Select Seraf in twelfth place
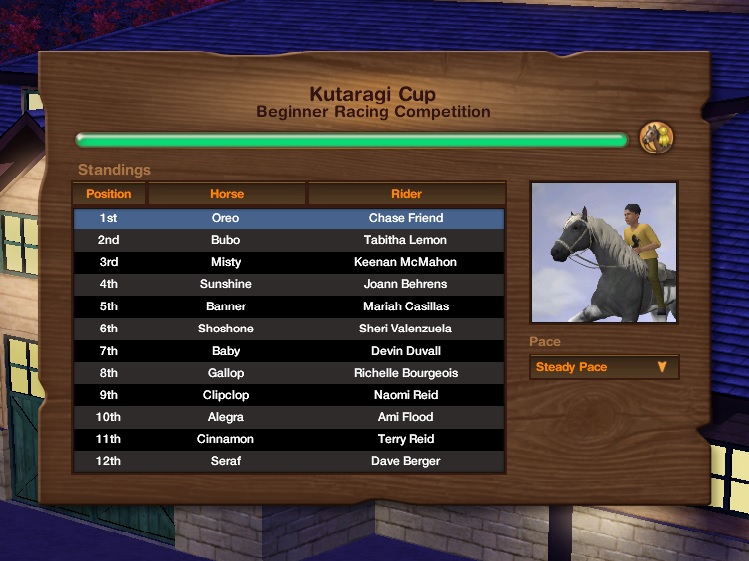 pyautogui.click(x=289, y=461)
